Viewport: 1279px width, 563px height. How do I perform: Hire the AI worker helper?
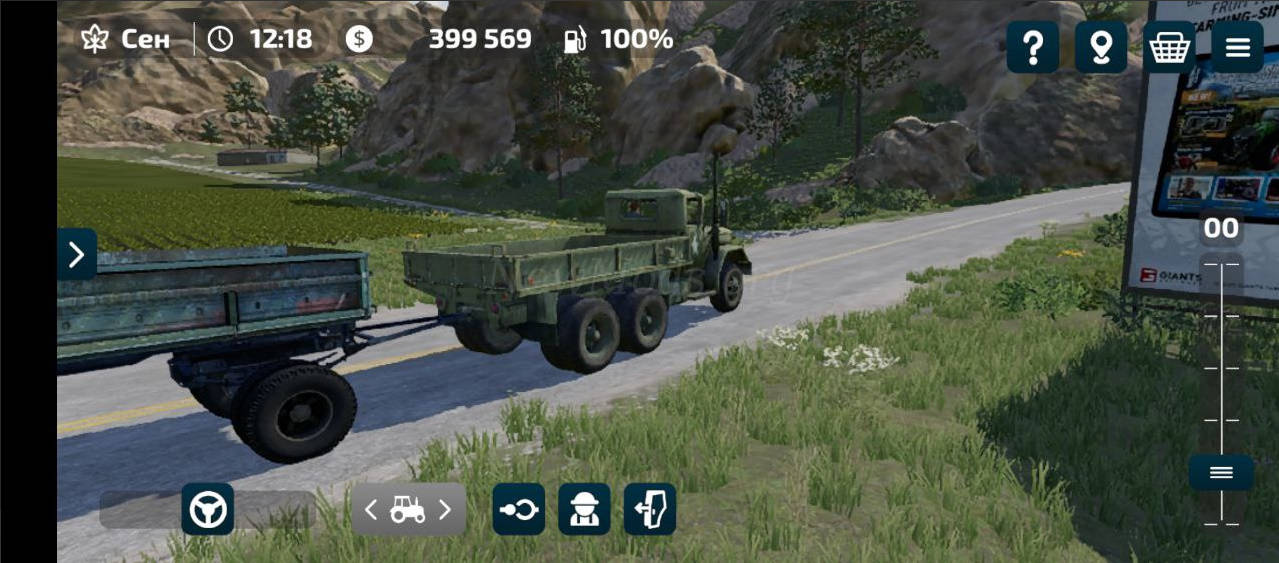584,510
